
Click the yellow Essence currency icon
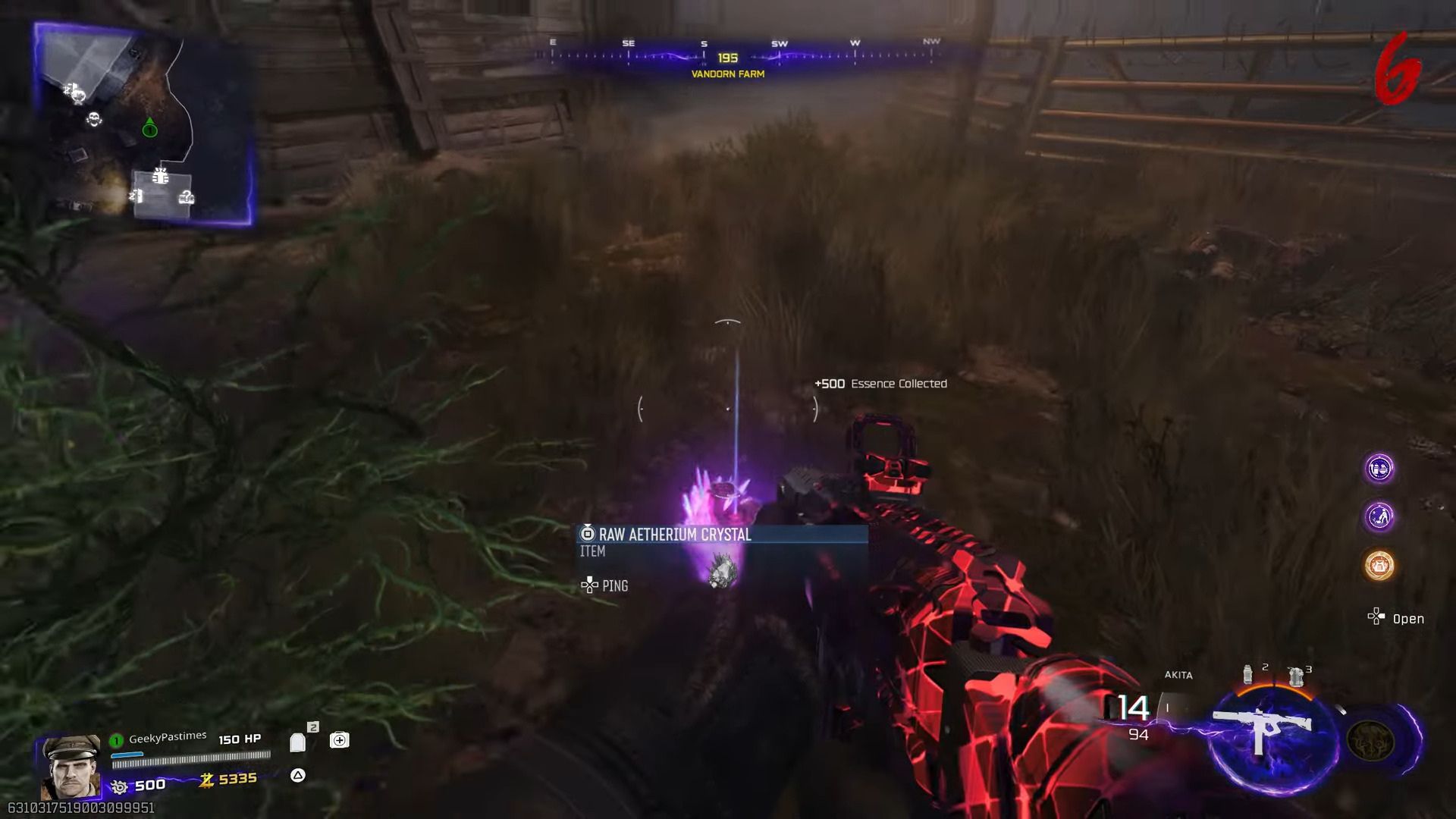pyautogui.click(x=208, y=779)
